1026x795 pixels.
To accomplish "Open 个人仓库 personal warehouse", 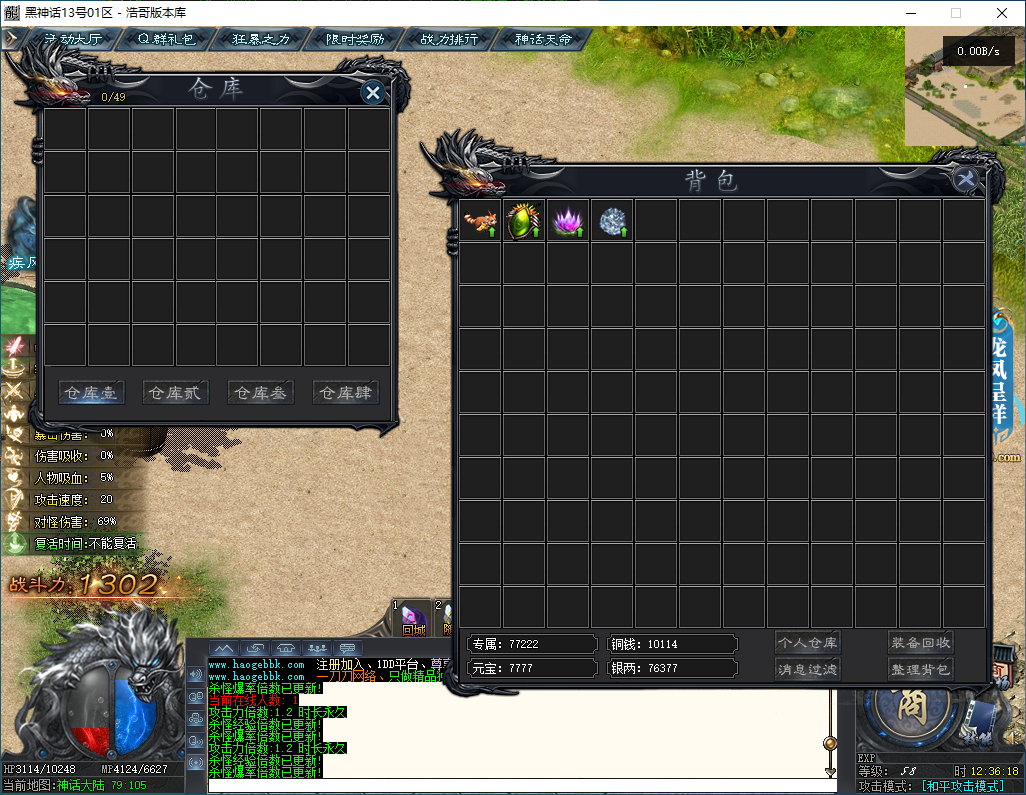I will (x=807, y=643).
